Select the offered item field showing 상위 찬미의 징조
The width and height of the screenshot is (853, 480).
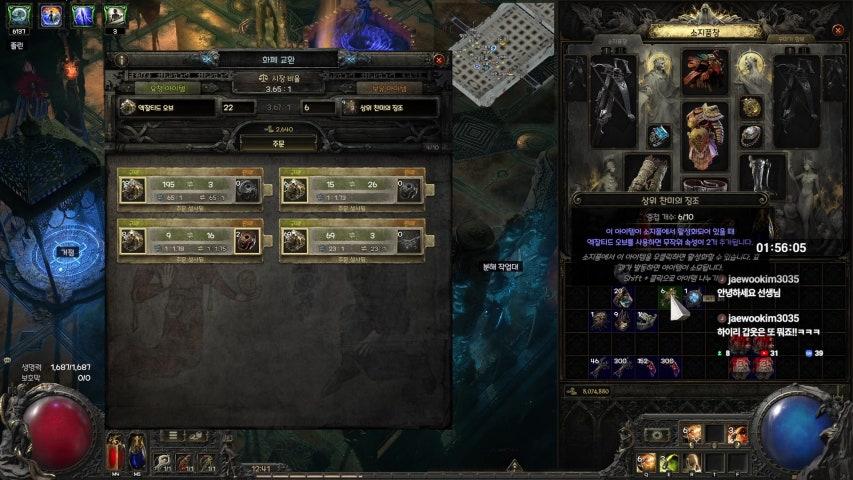[388, 107]
